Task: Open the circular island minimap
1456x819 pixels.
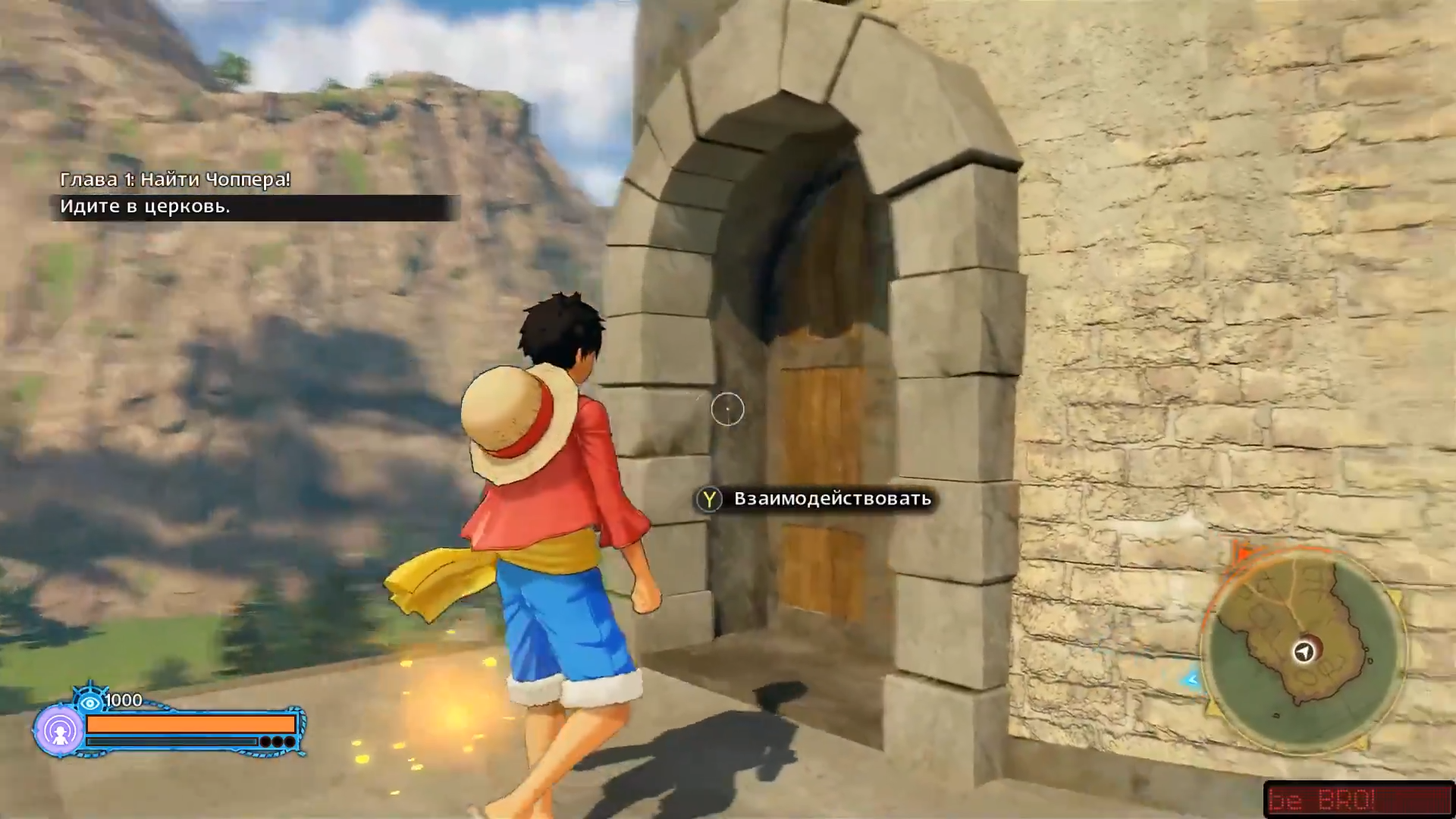Action: [1303, 650]
